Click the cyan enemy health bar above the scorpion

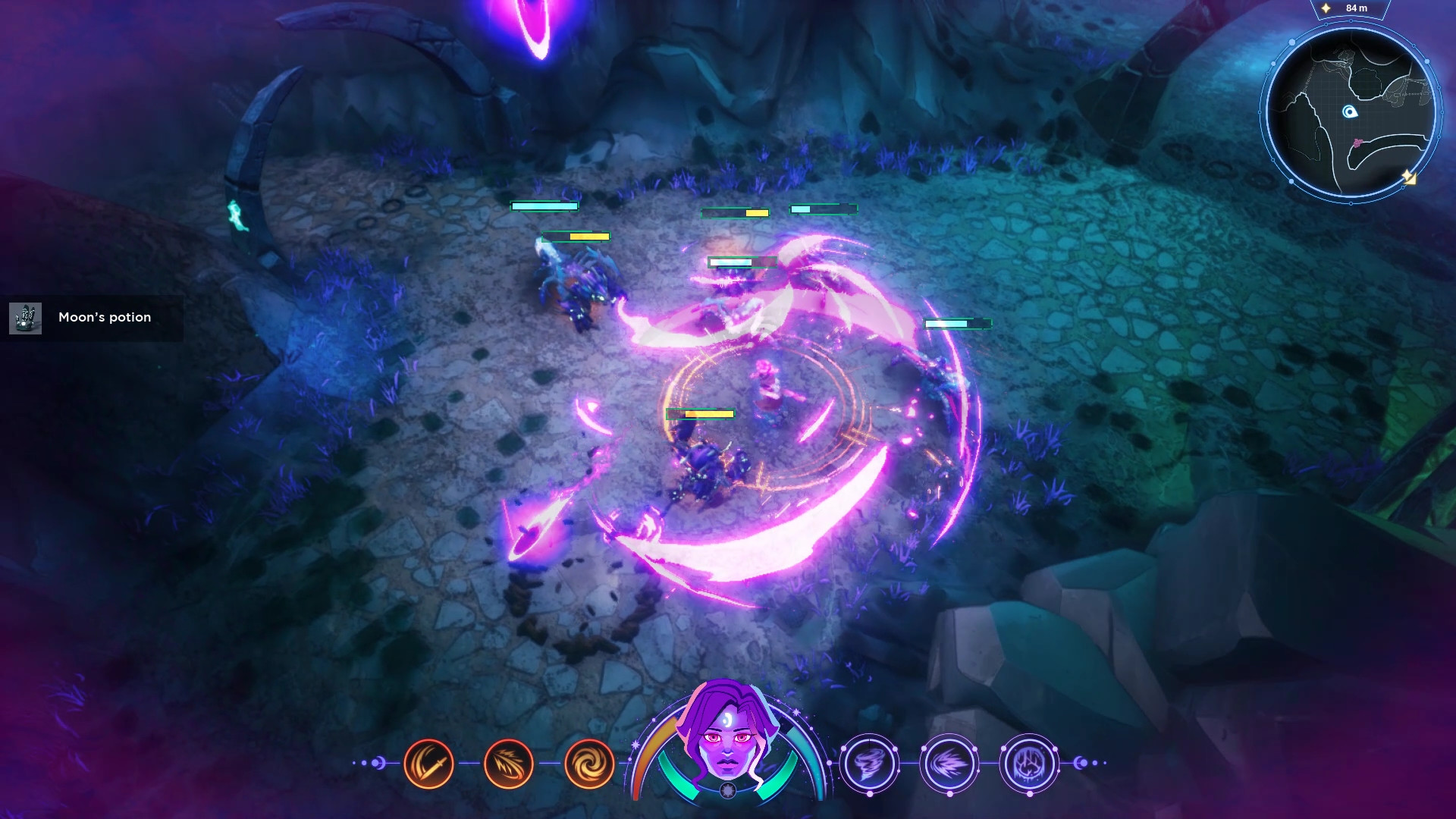544,206
